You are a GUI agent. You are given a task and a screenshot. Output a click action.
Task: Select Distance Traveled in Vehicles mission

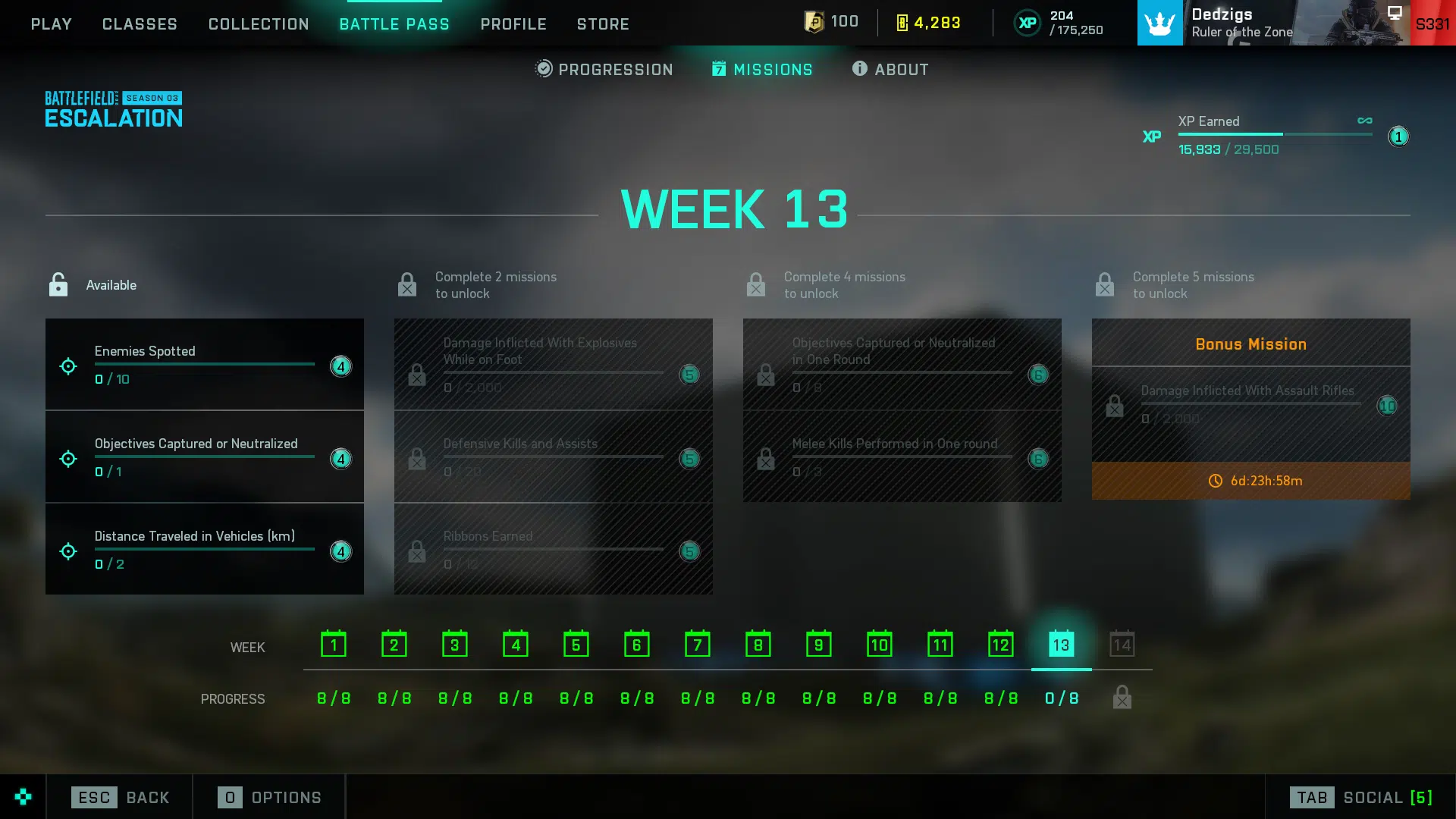pos(204,550)
